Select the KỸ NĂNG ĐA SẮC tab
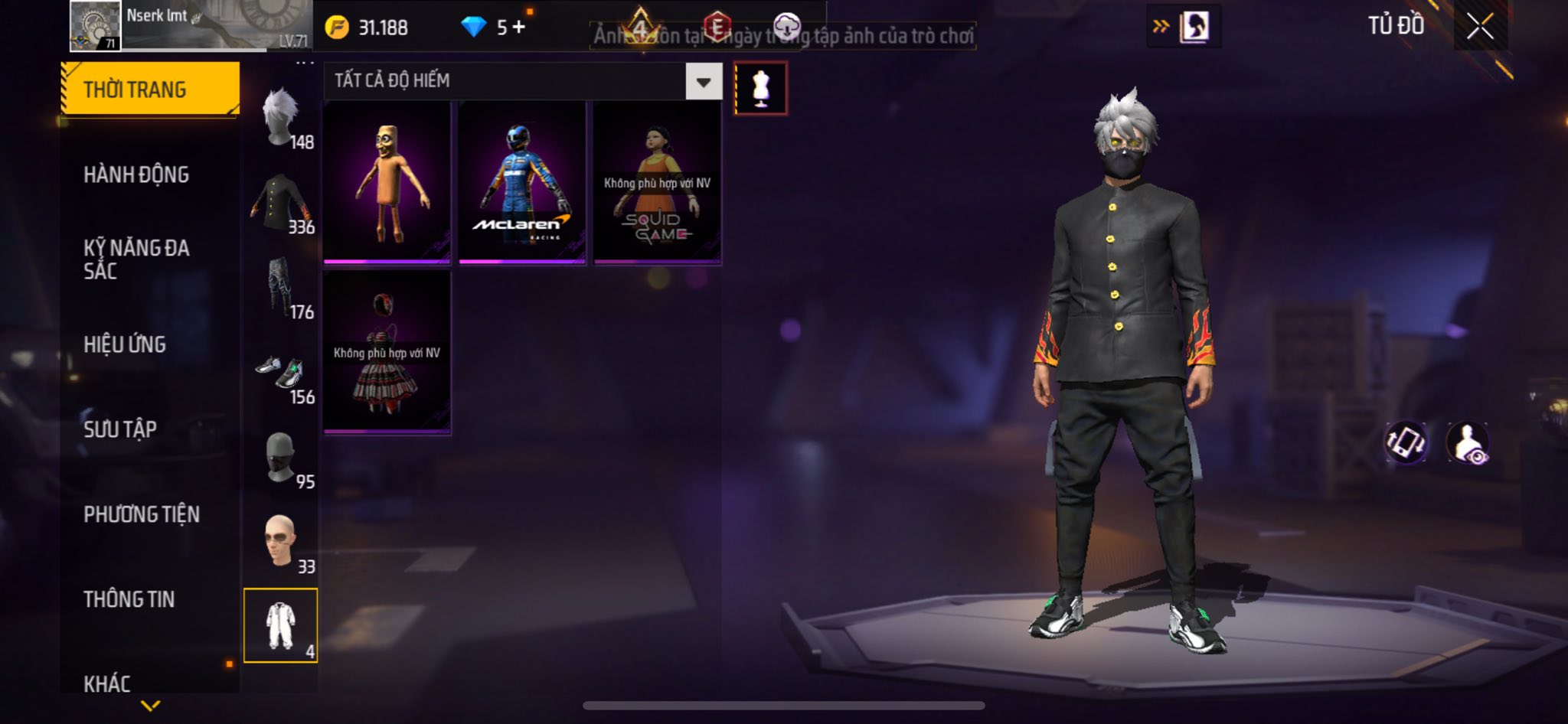Viewport: 1568px width, 724px height. click(136, 259)
